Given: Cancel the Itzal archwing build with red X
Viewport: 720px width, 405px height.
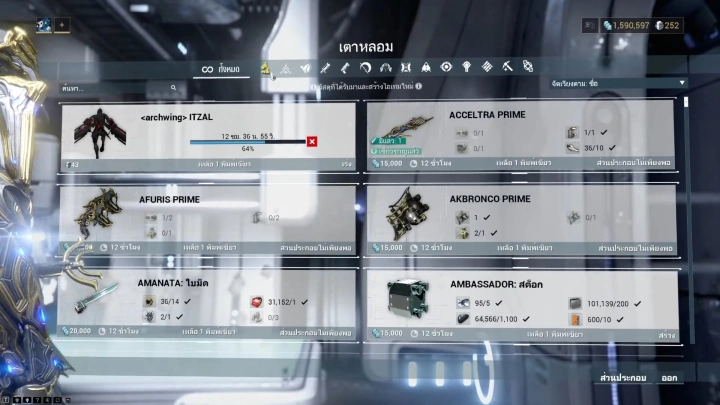Looking at the screenshot, I should click(x=312, y=142).
